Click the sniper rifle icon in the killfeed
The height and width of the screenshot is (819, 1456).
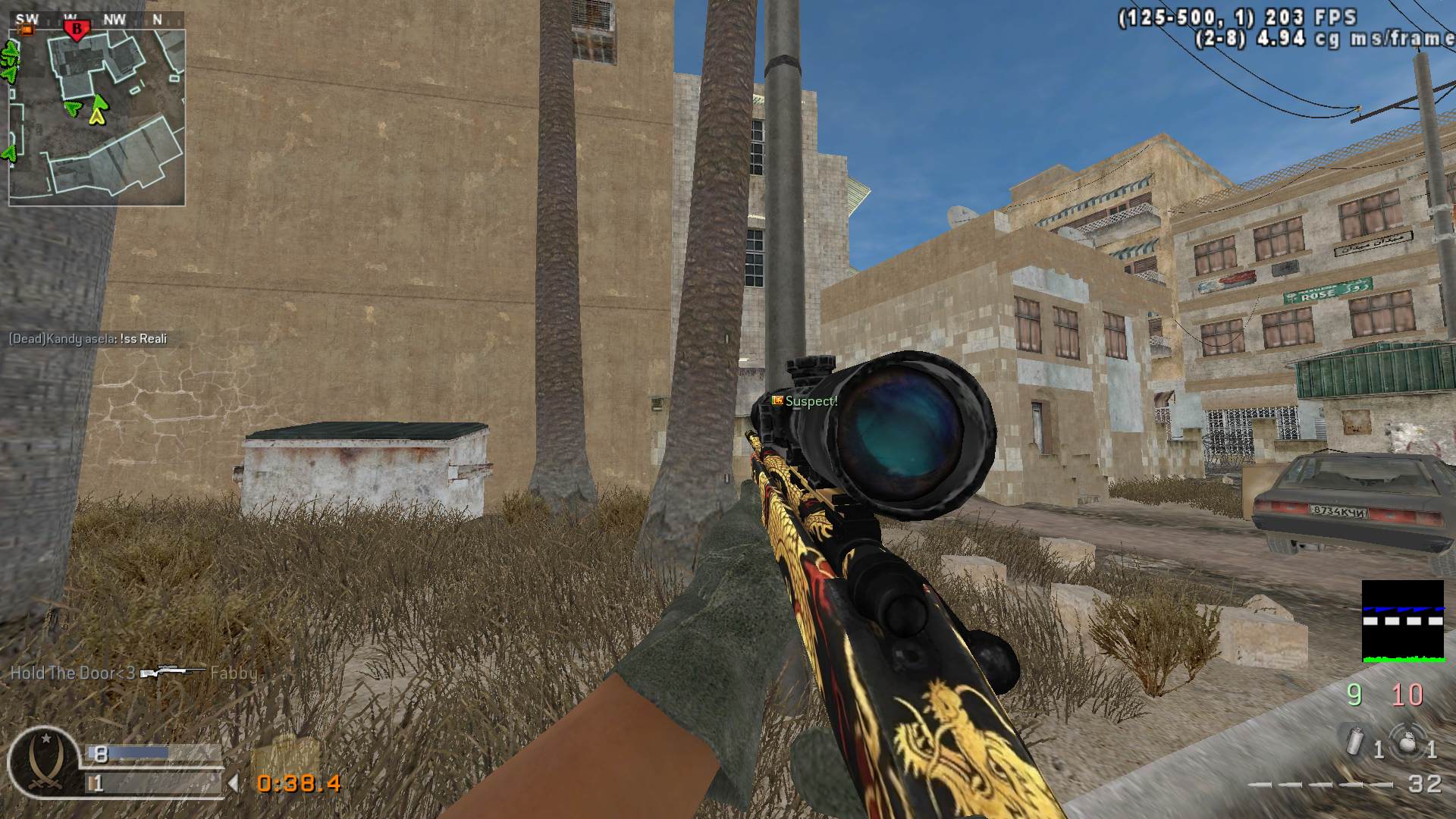(172, 673)
